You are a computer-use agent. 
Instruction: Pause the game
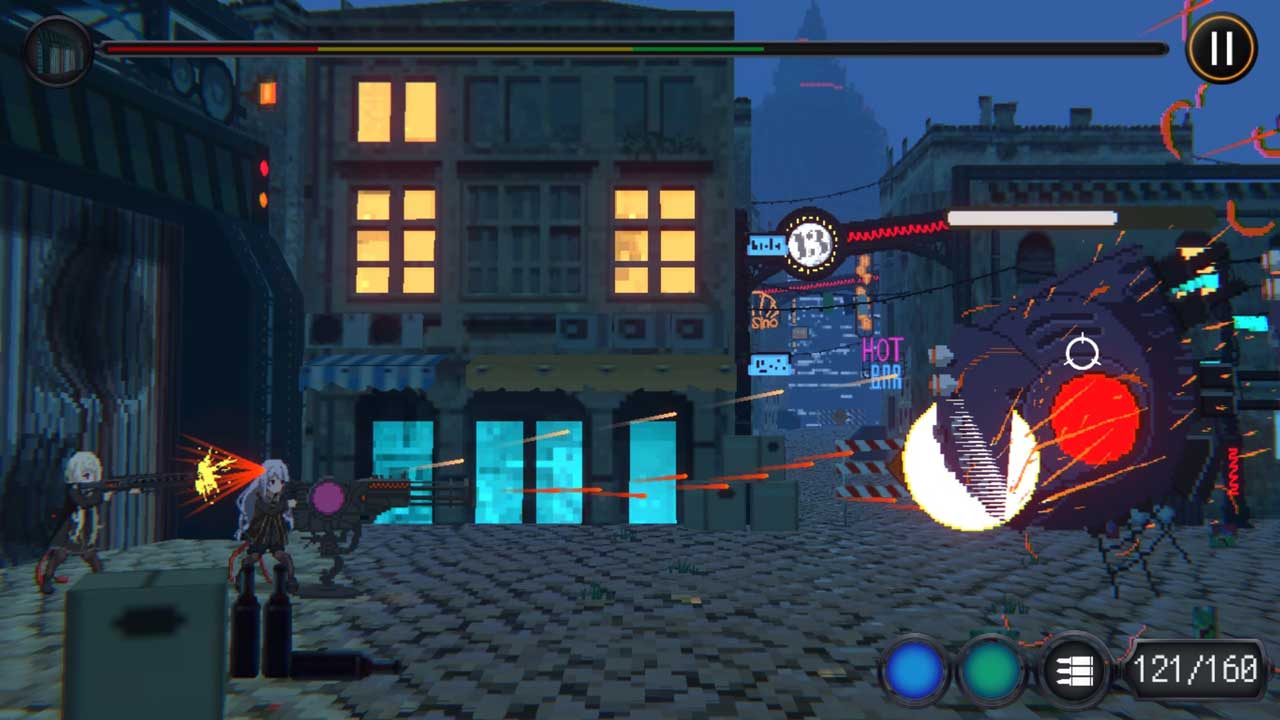[x=1221, y=47]
